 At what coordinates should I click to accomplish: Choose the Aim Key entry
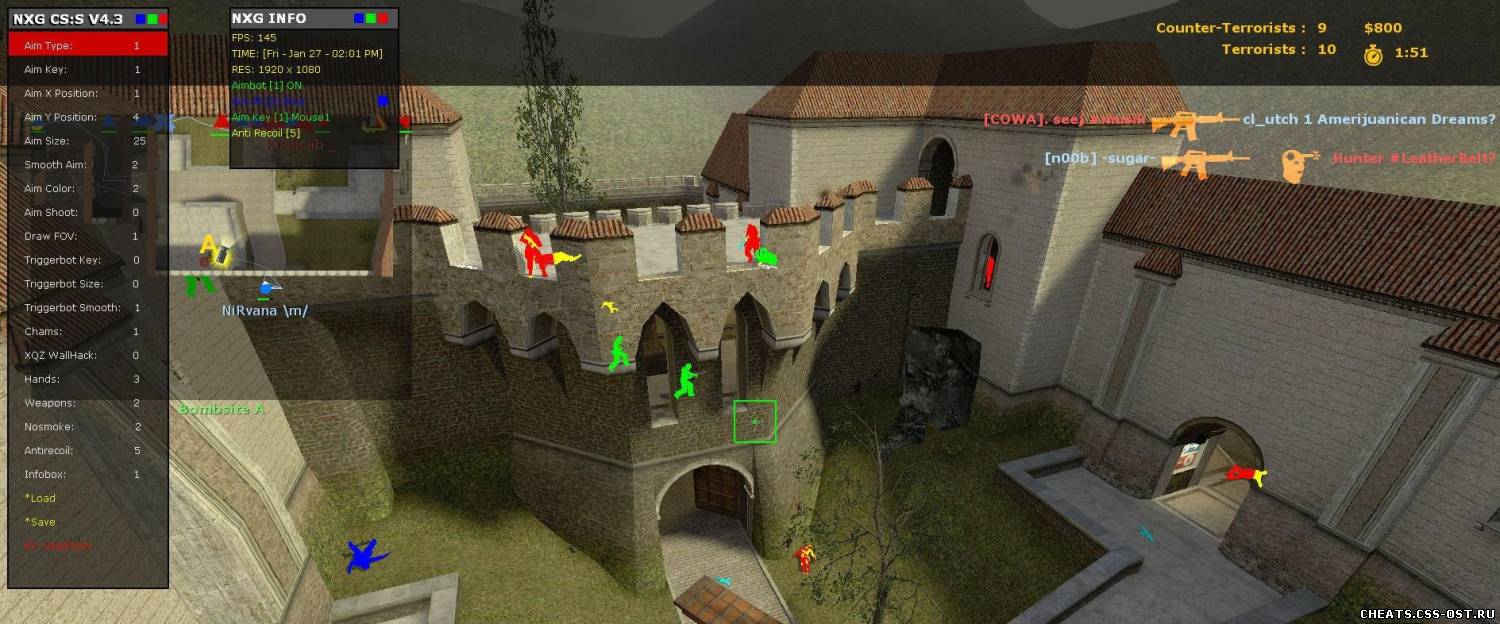point(88,70)
